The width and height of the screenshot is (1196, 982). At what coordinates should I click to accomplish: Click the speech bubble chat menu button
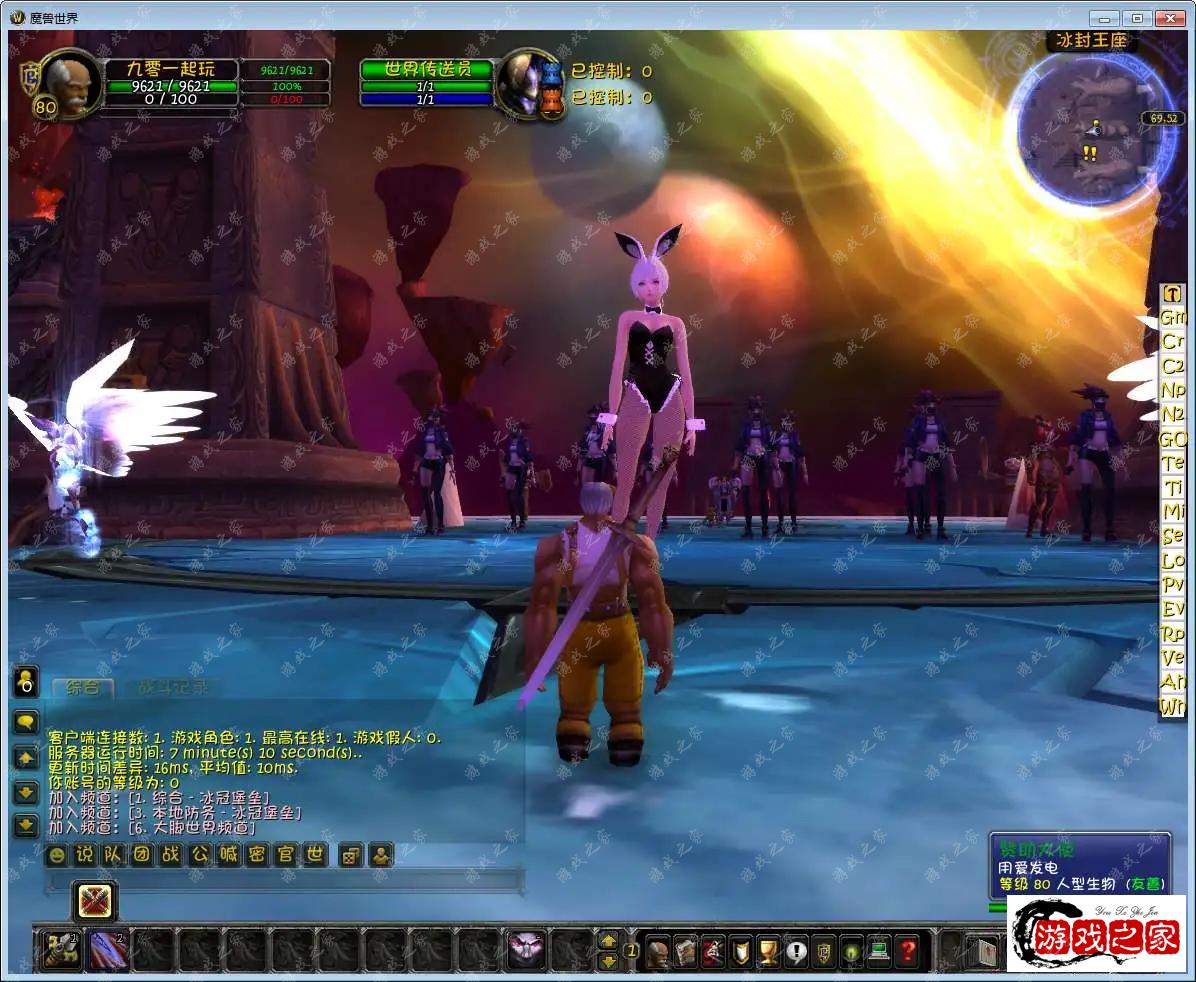pyautogui.click(x=25, y=721)
